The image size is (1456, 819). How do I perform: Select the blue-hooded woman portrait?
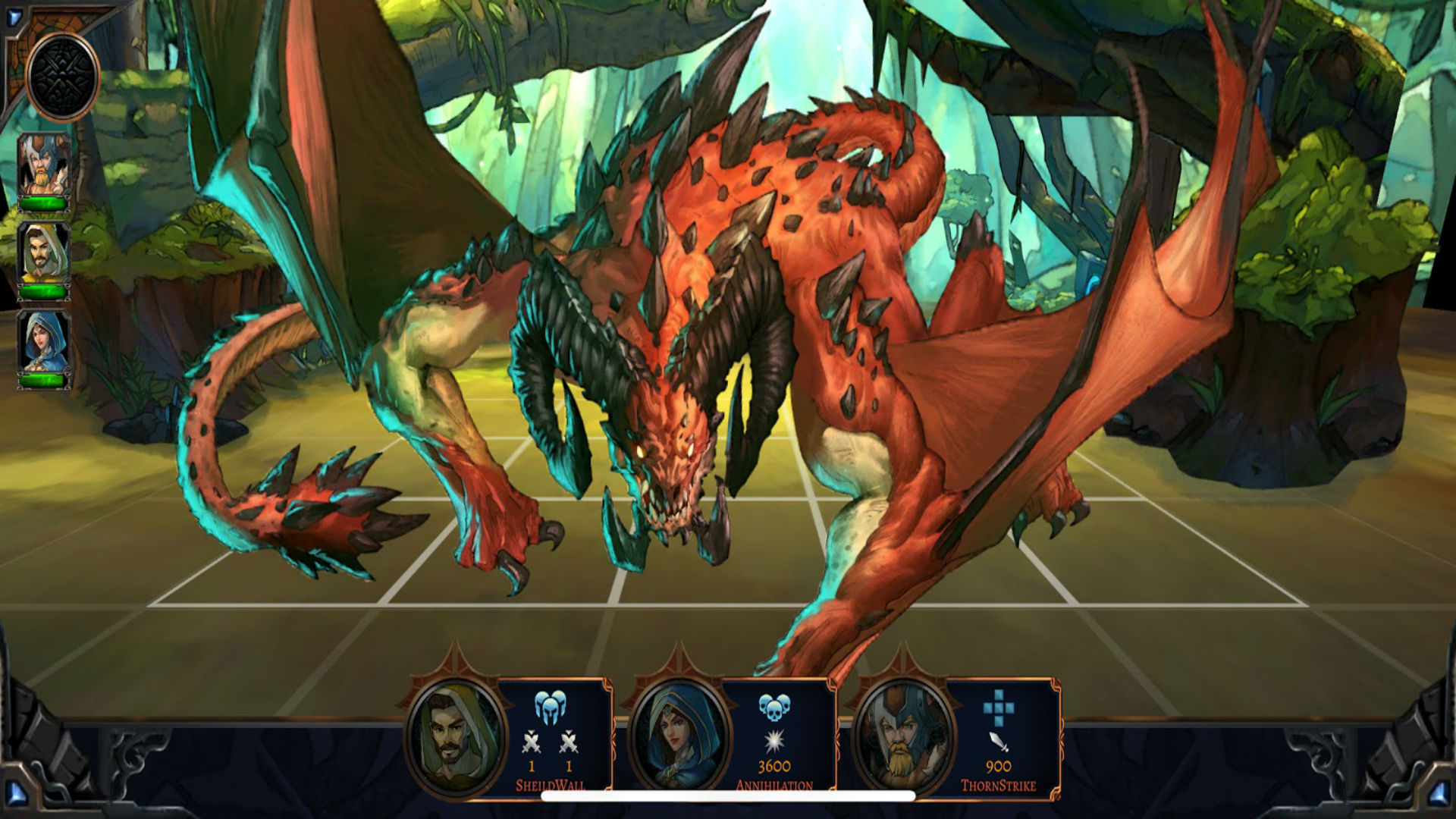click(x=44, y=344)
